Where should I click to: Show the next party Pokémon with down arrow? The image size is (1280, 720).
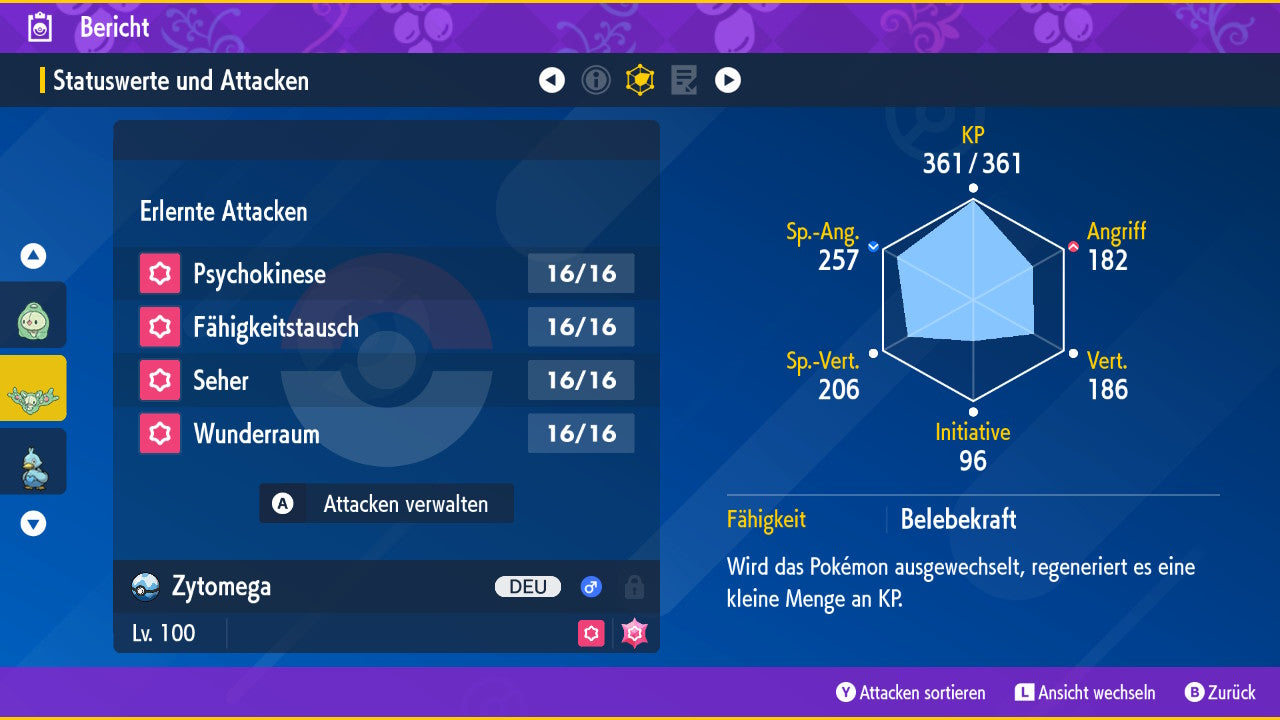pyautogui.click(x=34, y=523)
